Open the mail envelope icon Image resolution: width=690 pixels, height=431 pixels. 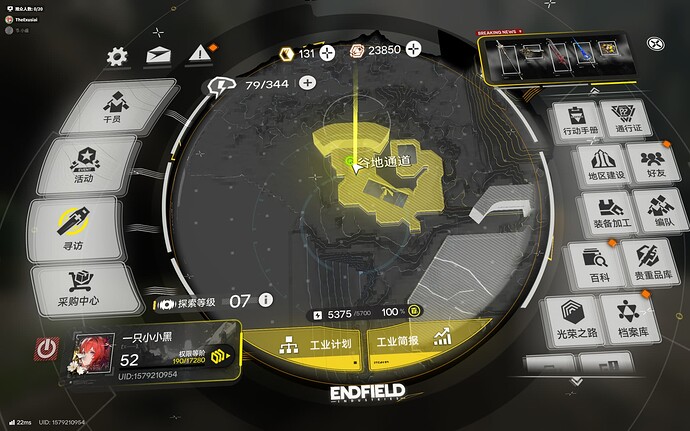pos(158,57)
